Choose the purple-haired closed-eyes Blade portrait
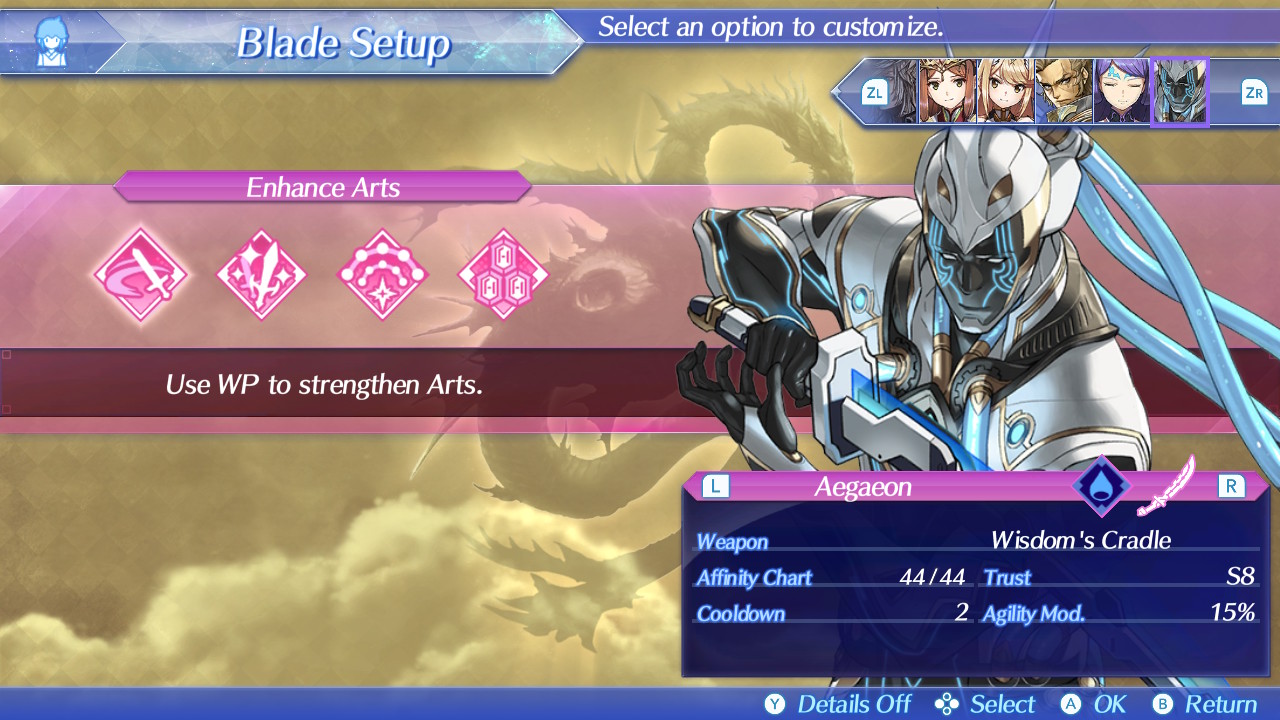The width and height of the screenshot is (1280, 720). 1120,92
